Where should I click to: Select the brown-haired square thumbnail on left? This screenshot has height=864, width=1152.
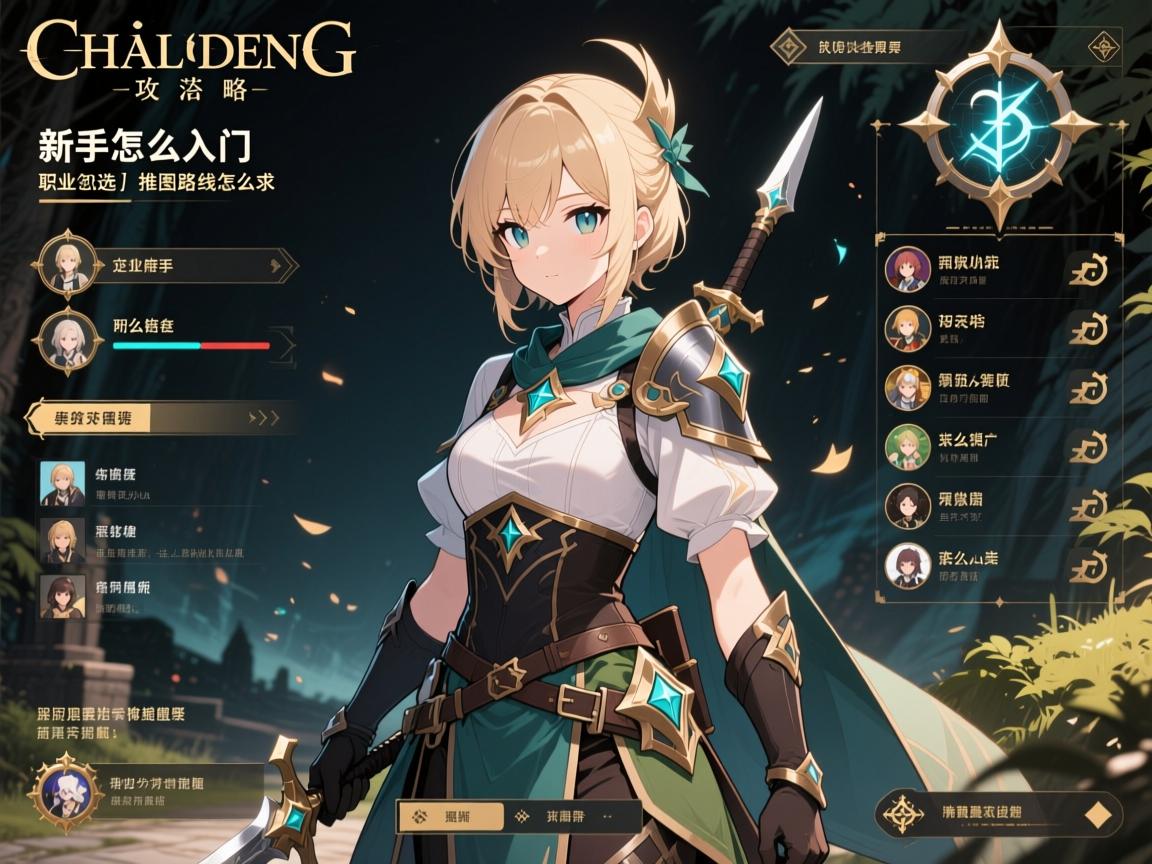(61, 596)
